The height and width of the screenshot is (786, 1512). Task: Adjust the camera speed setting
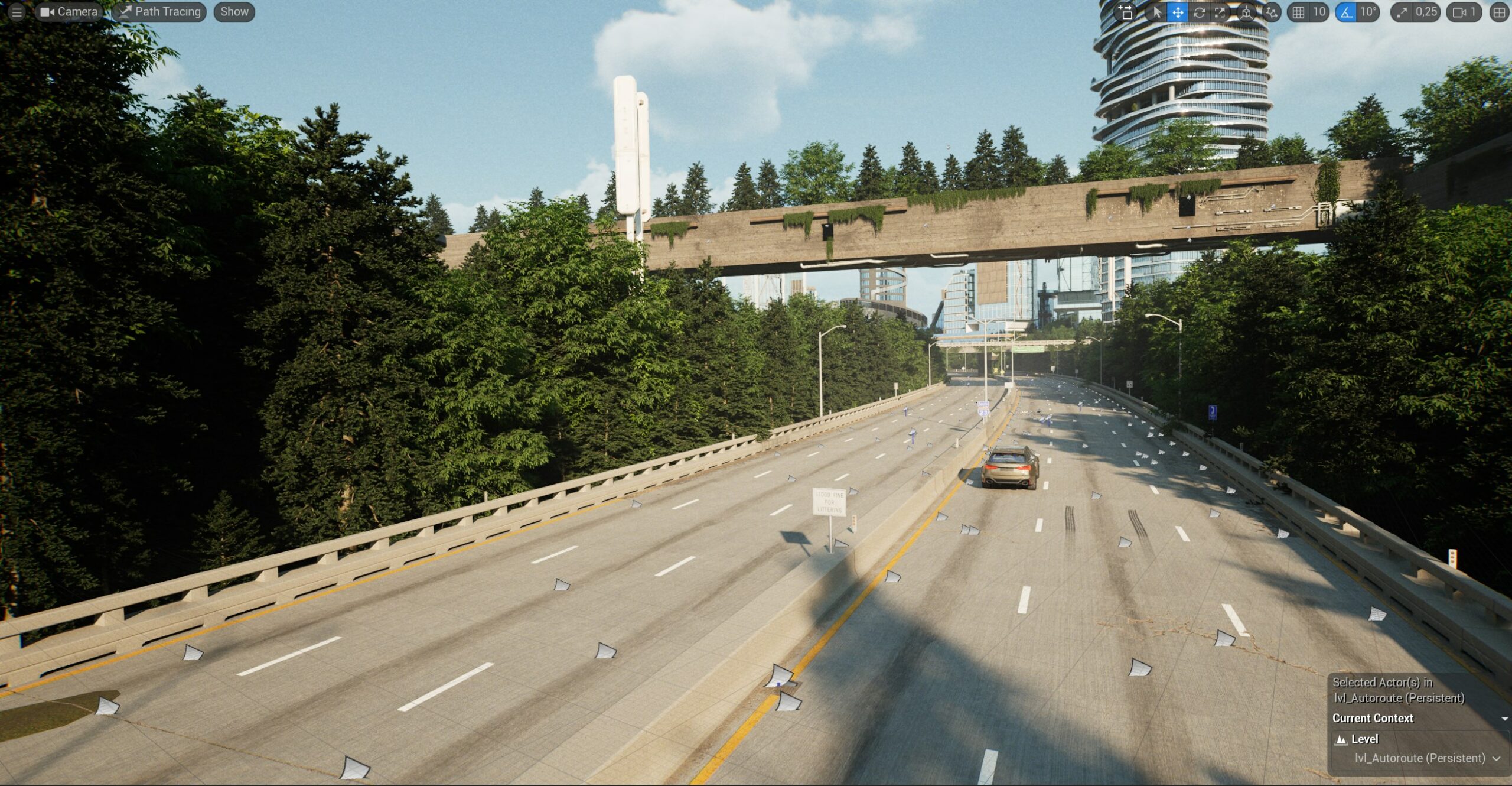point(1464,12)
